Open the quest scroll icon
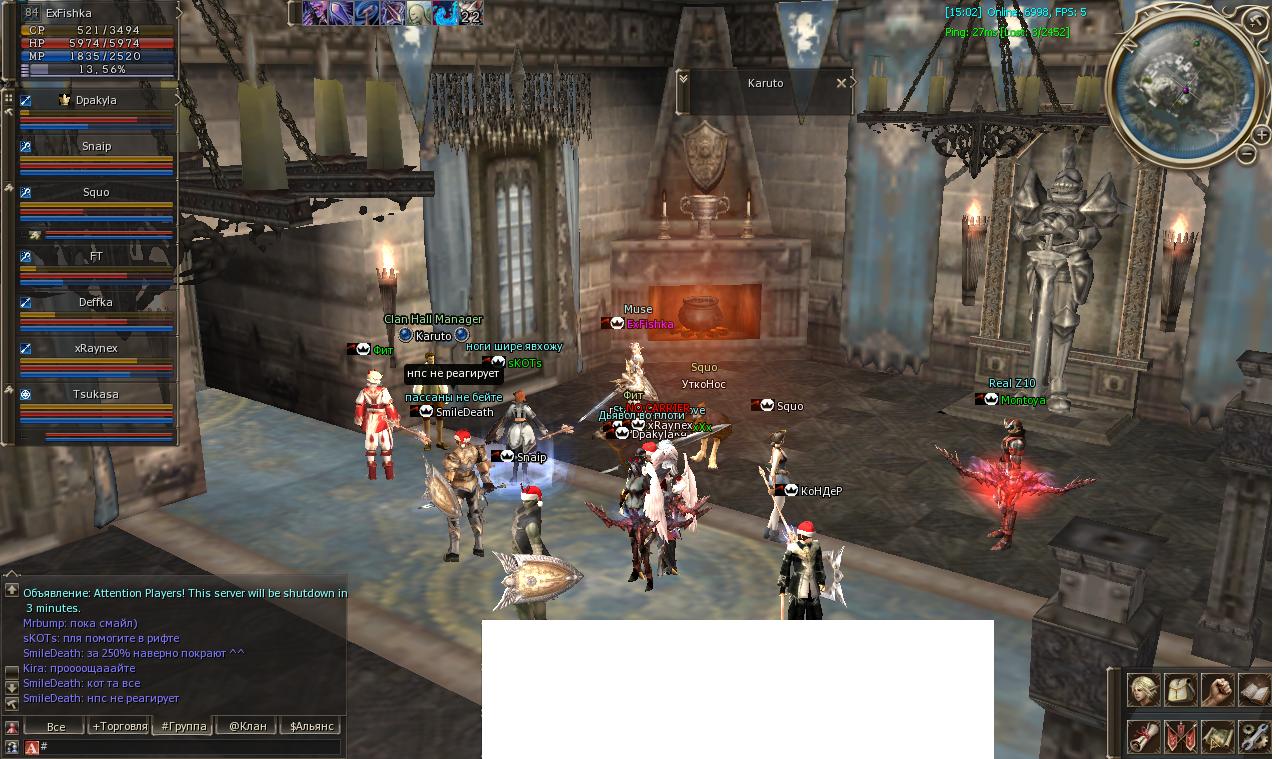Viewport: 1276px width, 759px height. pos(1144,736)
